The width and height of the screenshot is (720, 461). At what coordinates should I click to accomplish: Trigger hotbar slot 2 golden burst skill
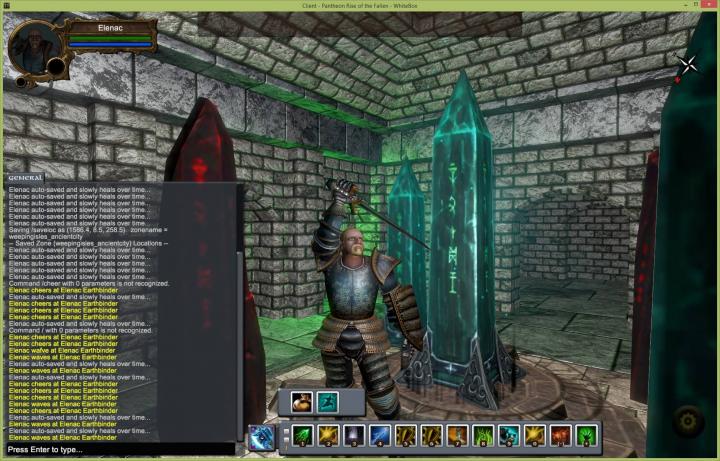[328, 436]
